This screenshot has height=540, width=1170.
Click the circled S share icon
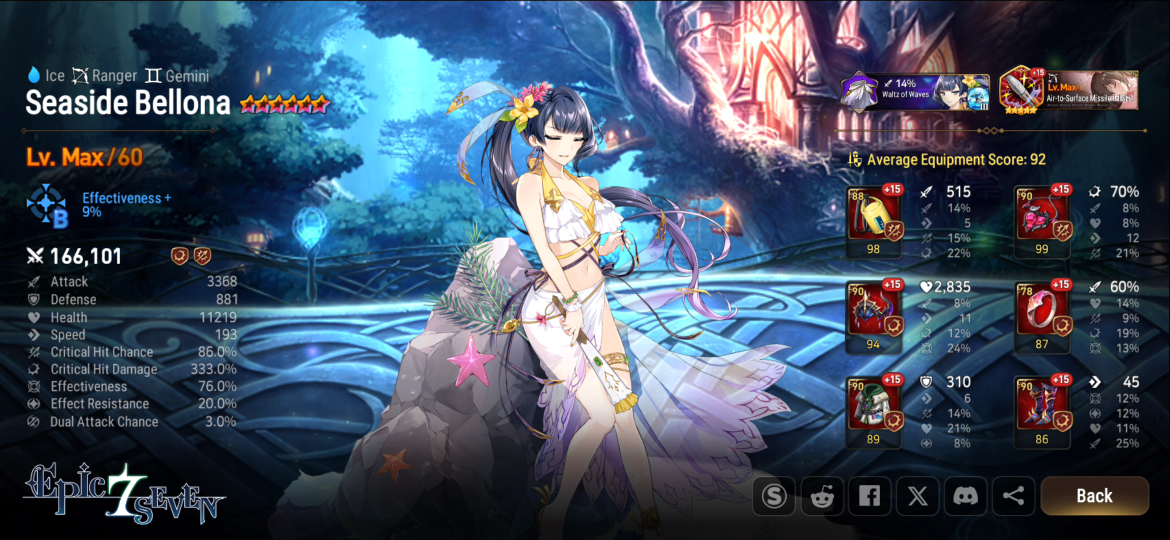pos(774,495)
